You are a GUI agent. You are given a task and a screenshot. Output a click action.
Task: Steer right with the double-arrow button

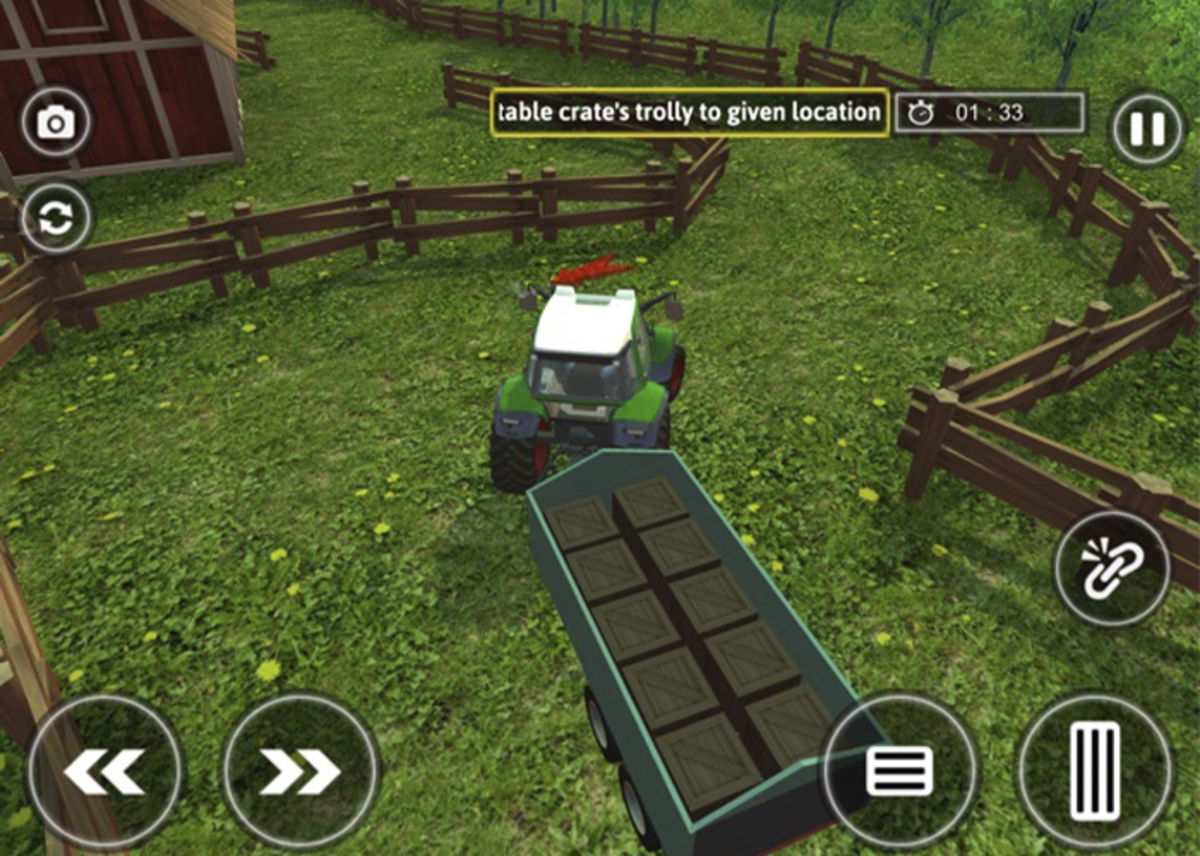[x=300, y=773]
